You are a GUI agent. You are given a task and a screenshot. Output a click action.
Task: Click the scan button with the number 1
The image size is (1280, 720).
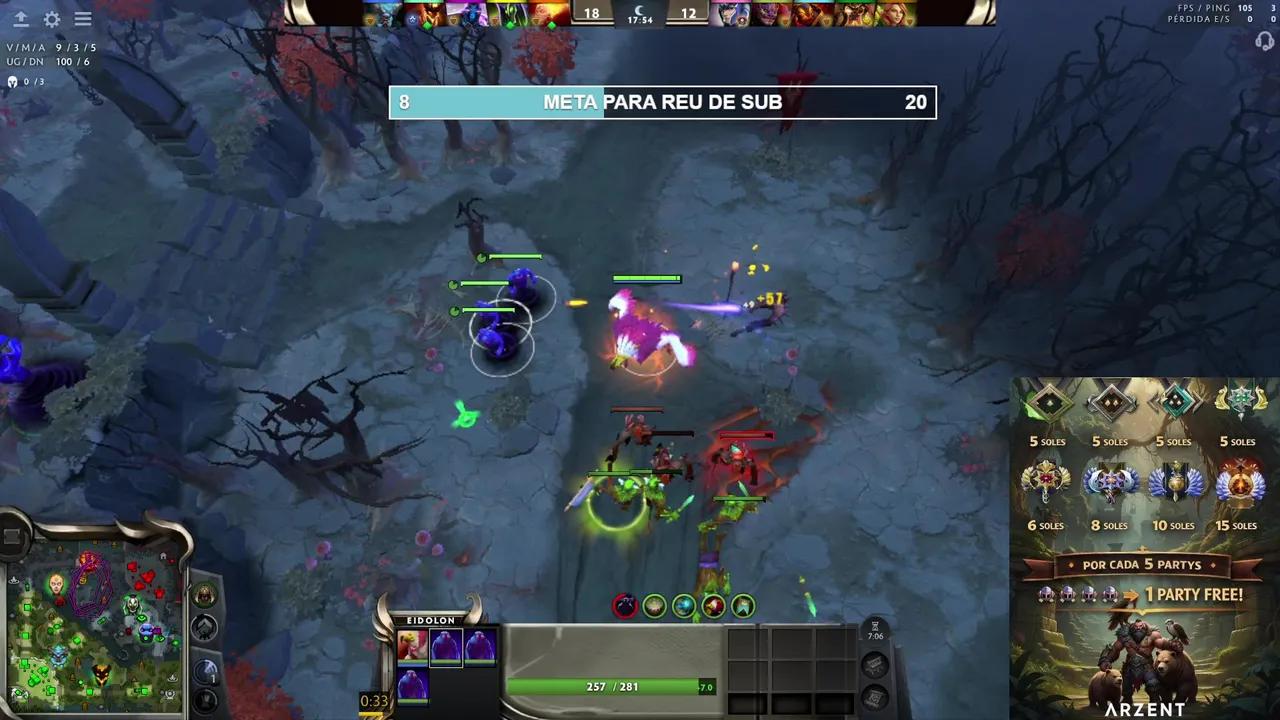pyautogui.click(x=205, y=670)
